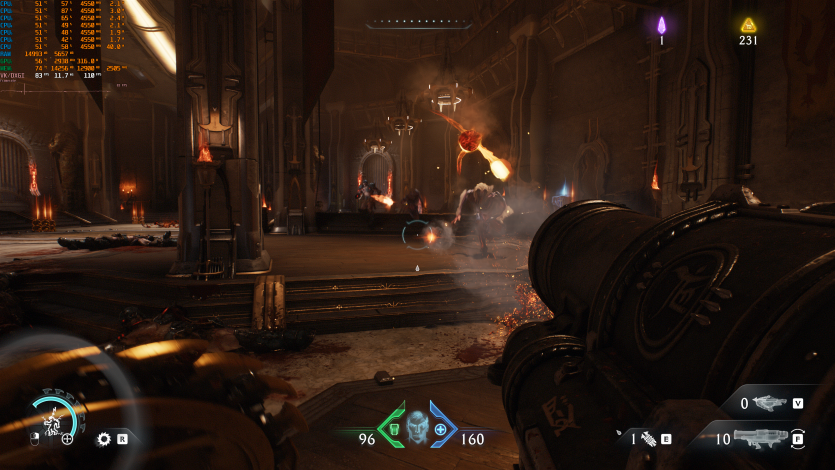The image size is (835, 470).
Task: Select the shield saw gear icon
Action: pyautogui.click(x=103, y=438)
